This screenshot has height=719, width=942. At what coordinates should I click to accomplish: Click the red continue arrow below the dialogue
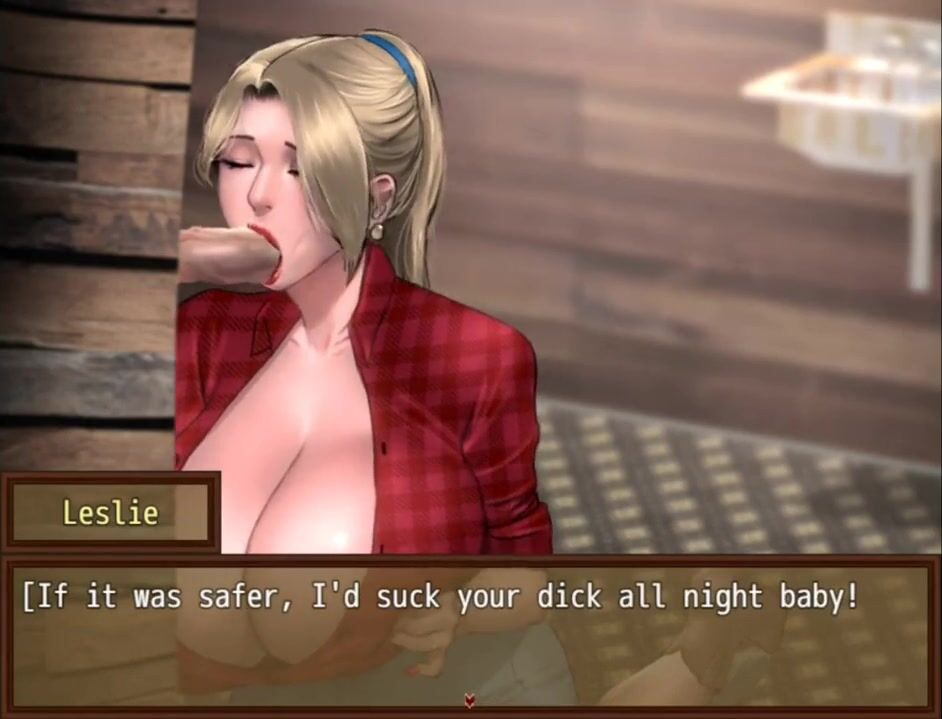click(470, 701)
